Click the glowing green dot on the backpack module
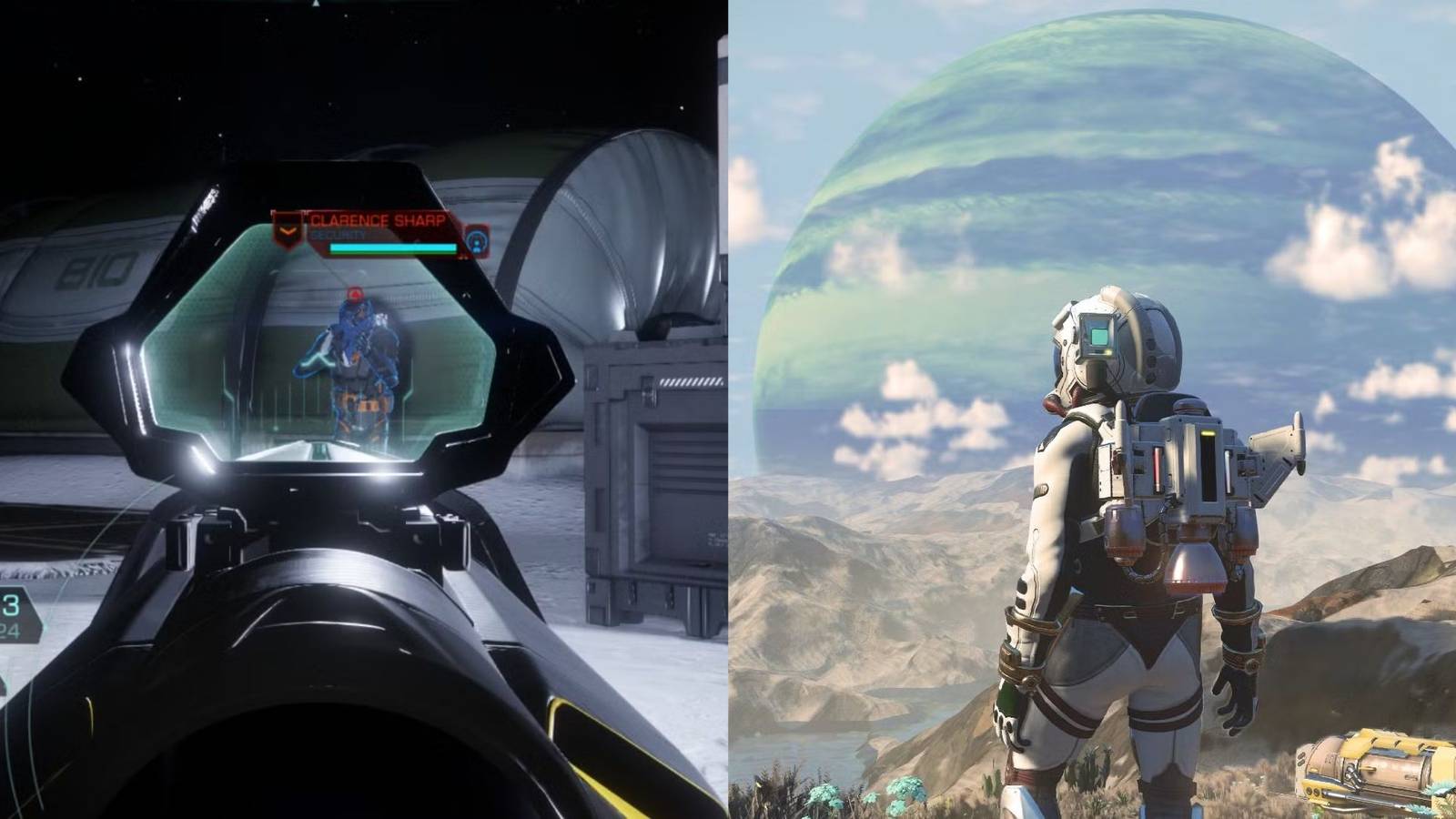This screenshot has width=1456, height=819. [x=1208, y=434]
